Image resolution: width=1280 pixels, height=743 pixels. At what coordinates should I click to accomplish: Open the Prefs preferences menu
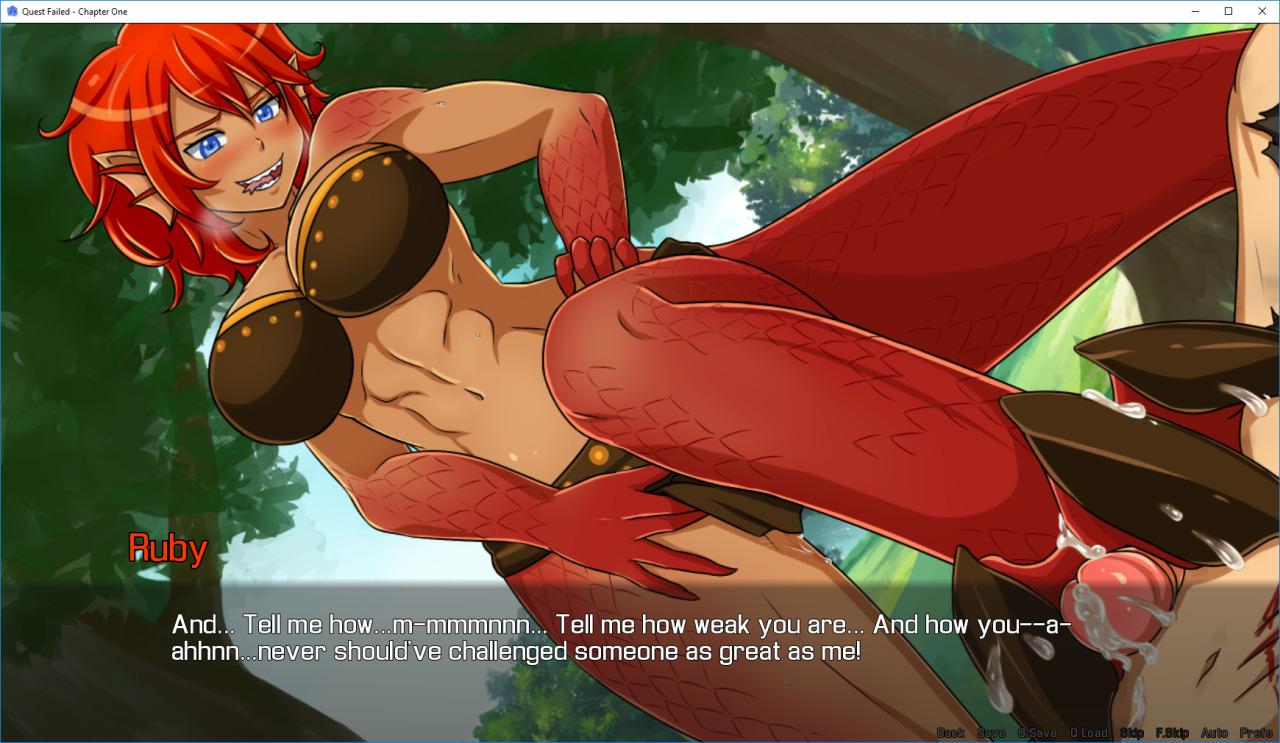click(1256, 733)
